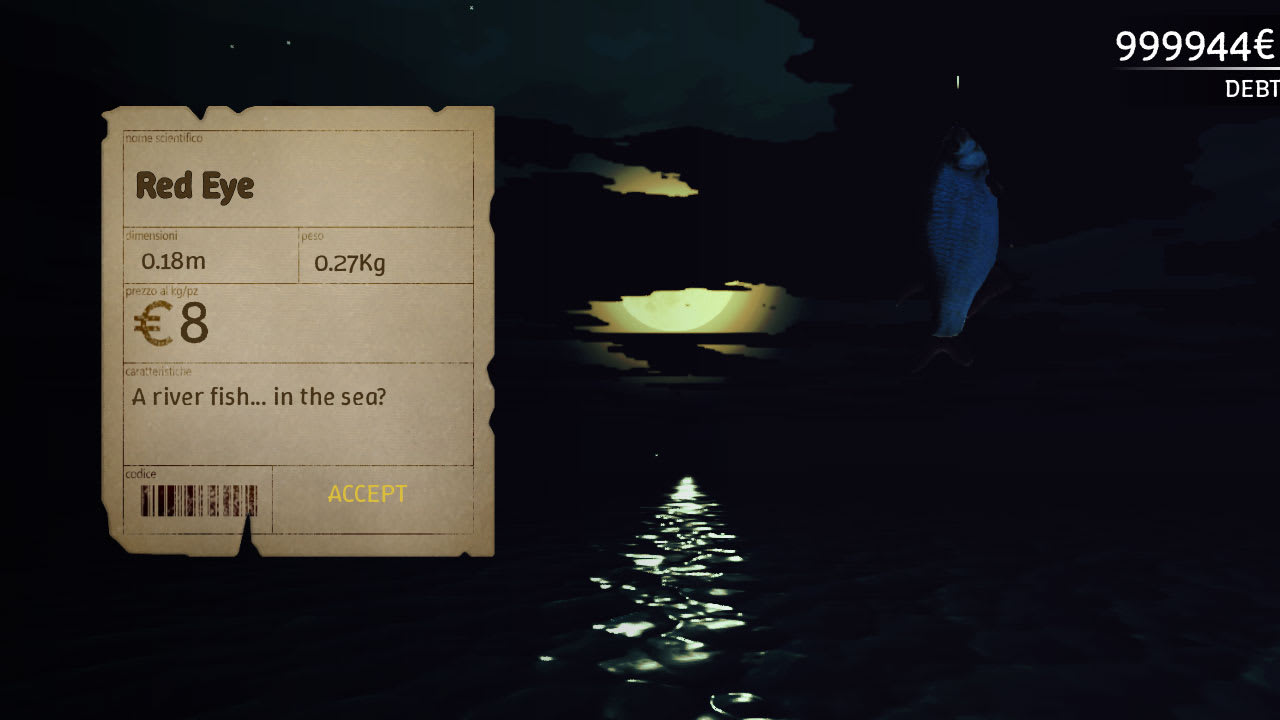Click the Red Eye title on the card
This screenshot has height=720, width=1280.
click(x=194, y=186)
